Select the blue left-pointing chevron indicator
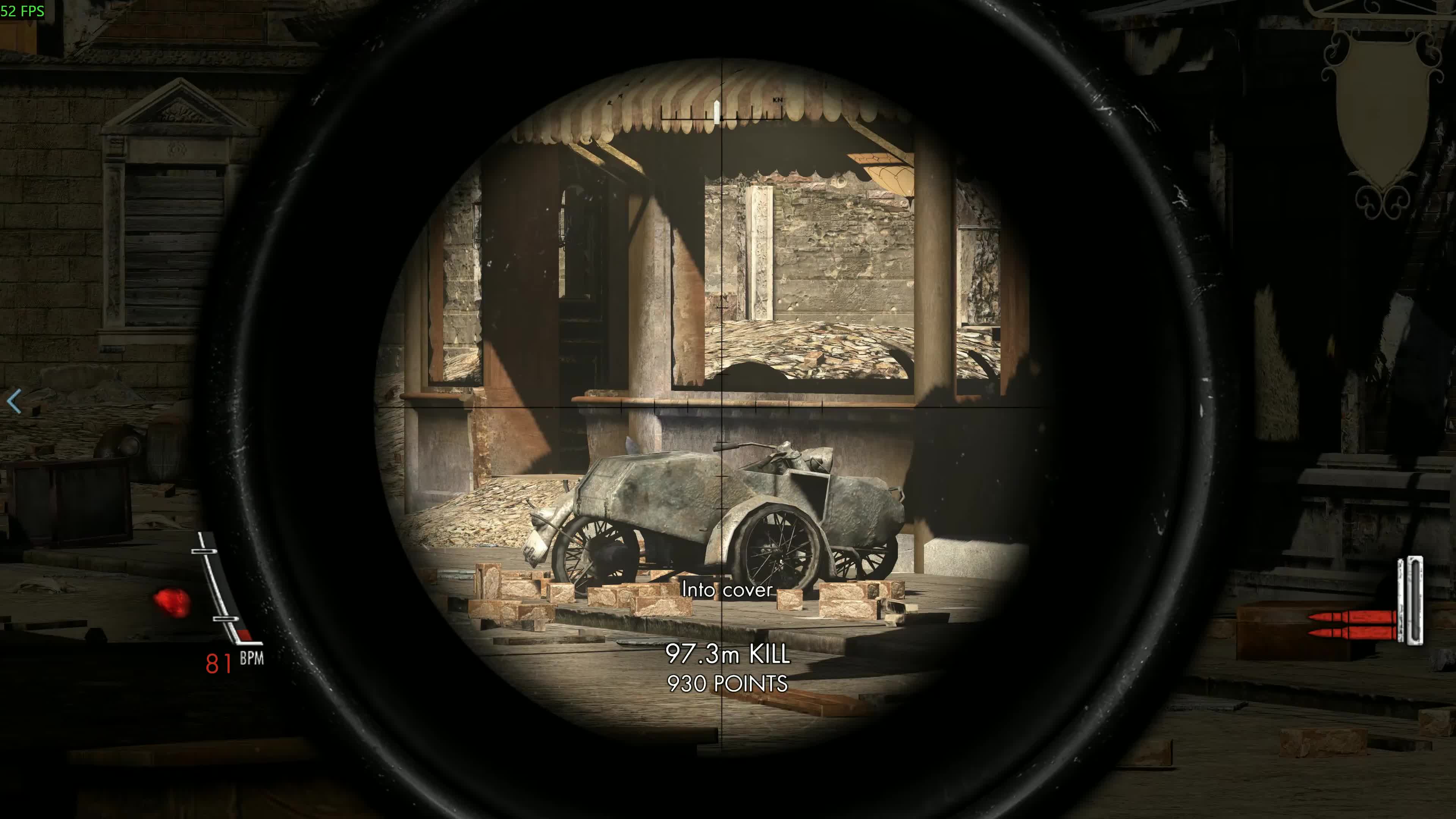 coord(14,401)
